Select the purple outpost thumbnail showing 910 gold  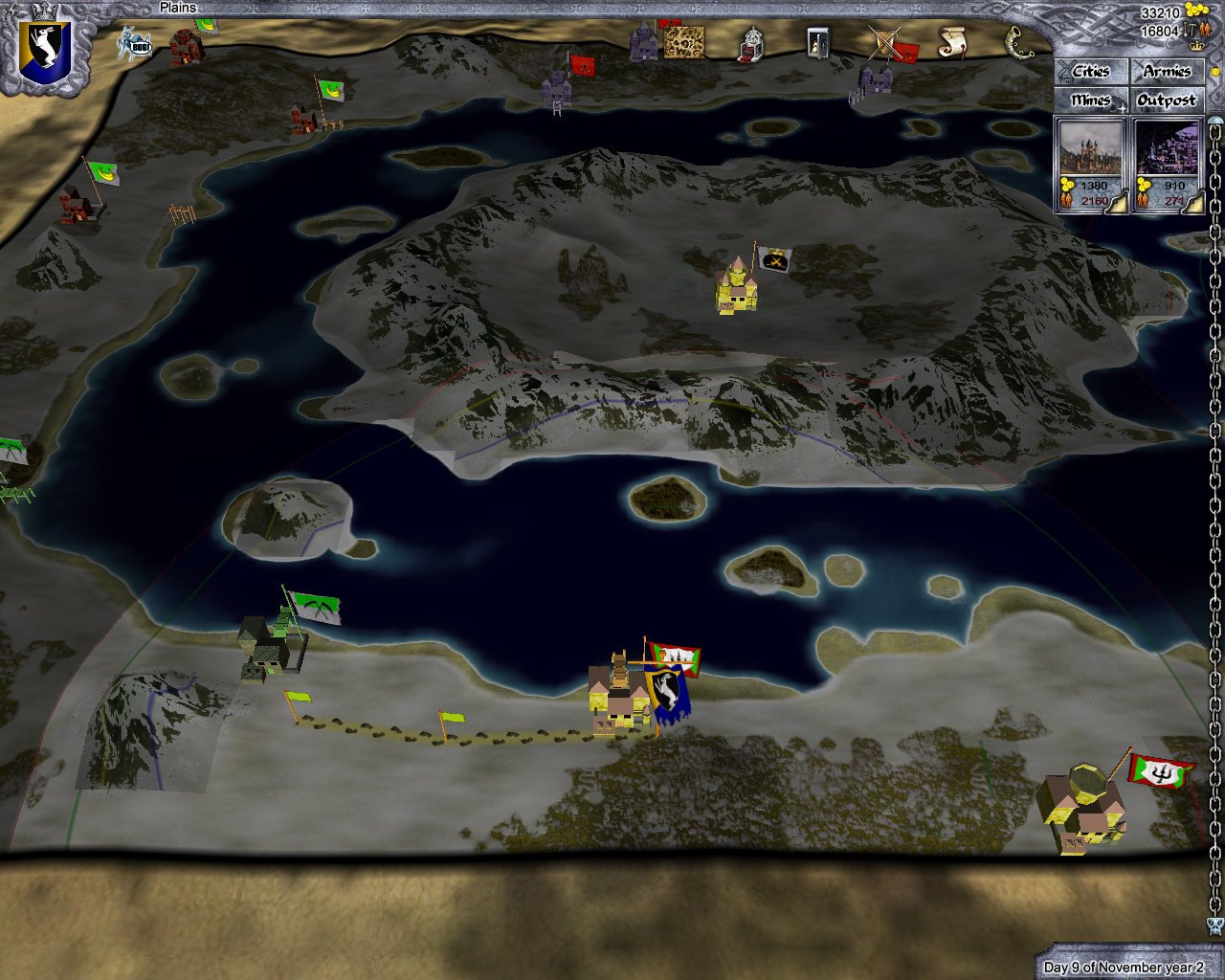[x=1166, y=151]
